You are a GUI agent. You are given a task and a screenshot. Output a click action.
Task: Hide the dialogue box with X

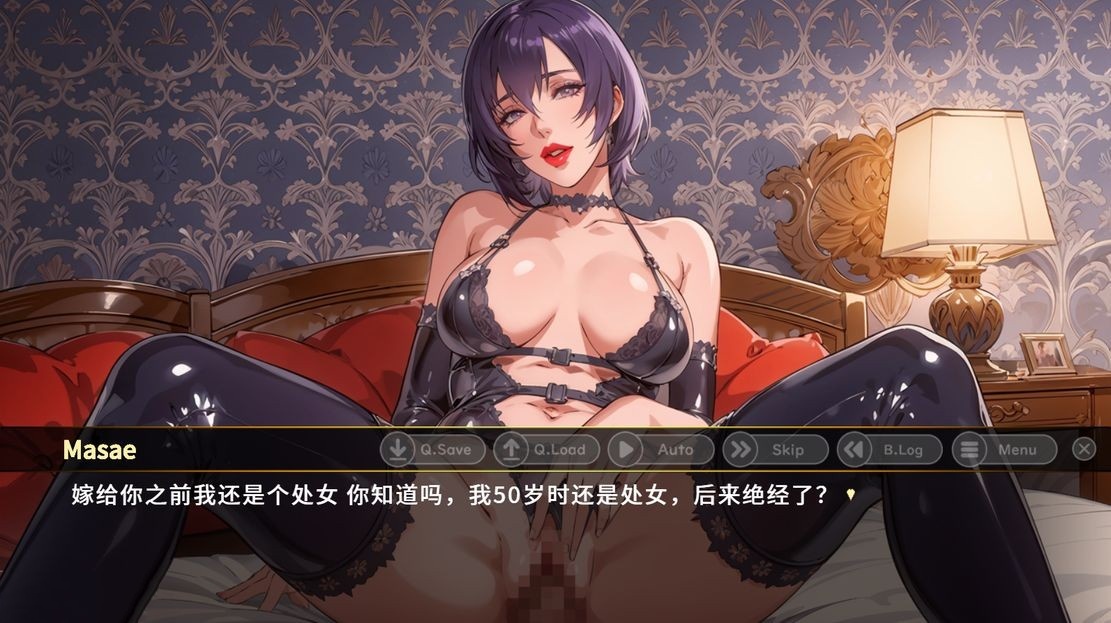pyautogui.click(x=1084, y=450)
